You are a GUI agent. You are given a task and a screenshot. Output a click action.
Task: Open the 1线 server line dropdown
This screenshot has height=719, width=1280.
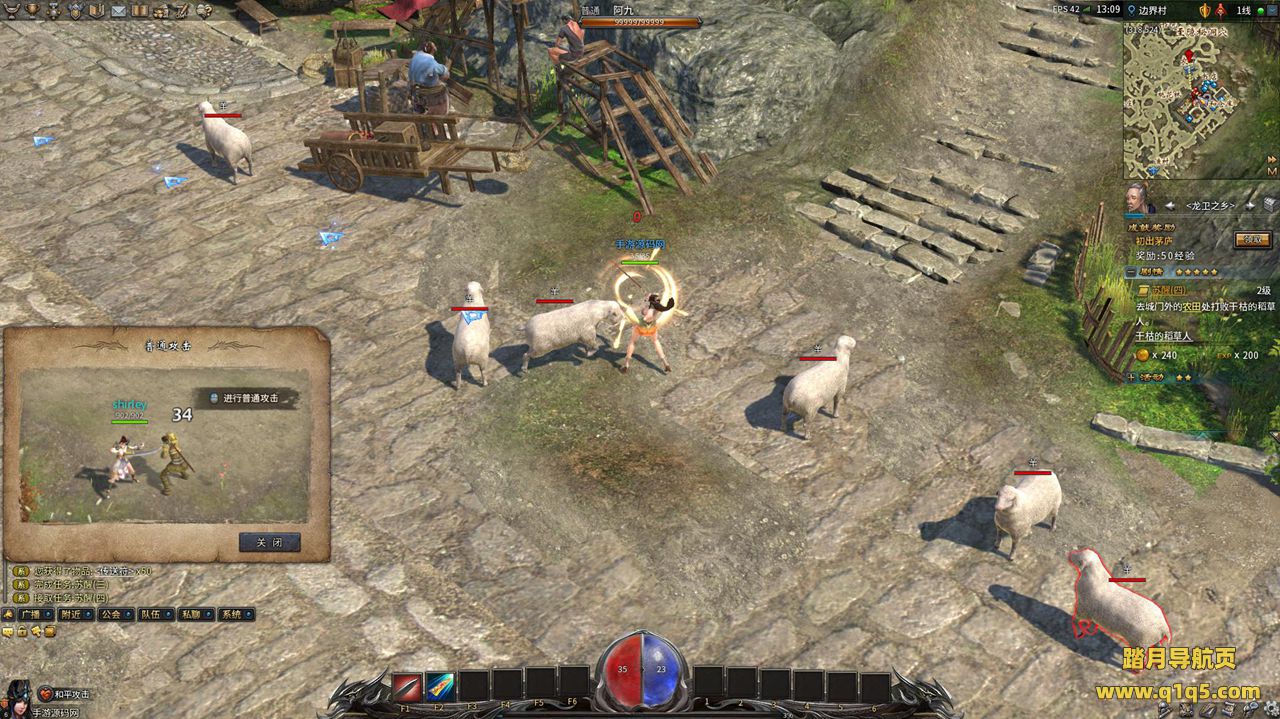[1248, 10]
